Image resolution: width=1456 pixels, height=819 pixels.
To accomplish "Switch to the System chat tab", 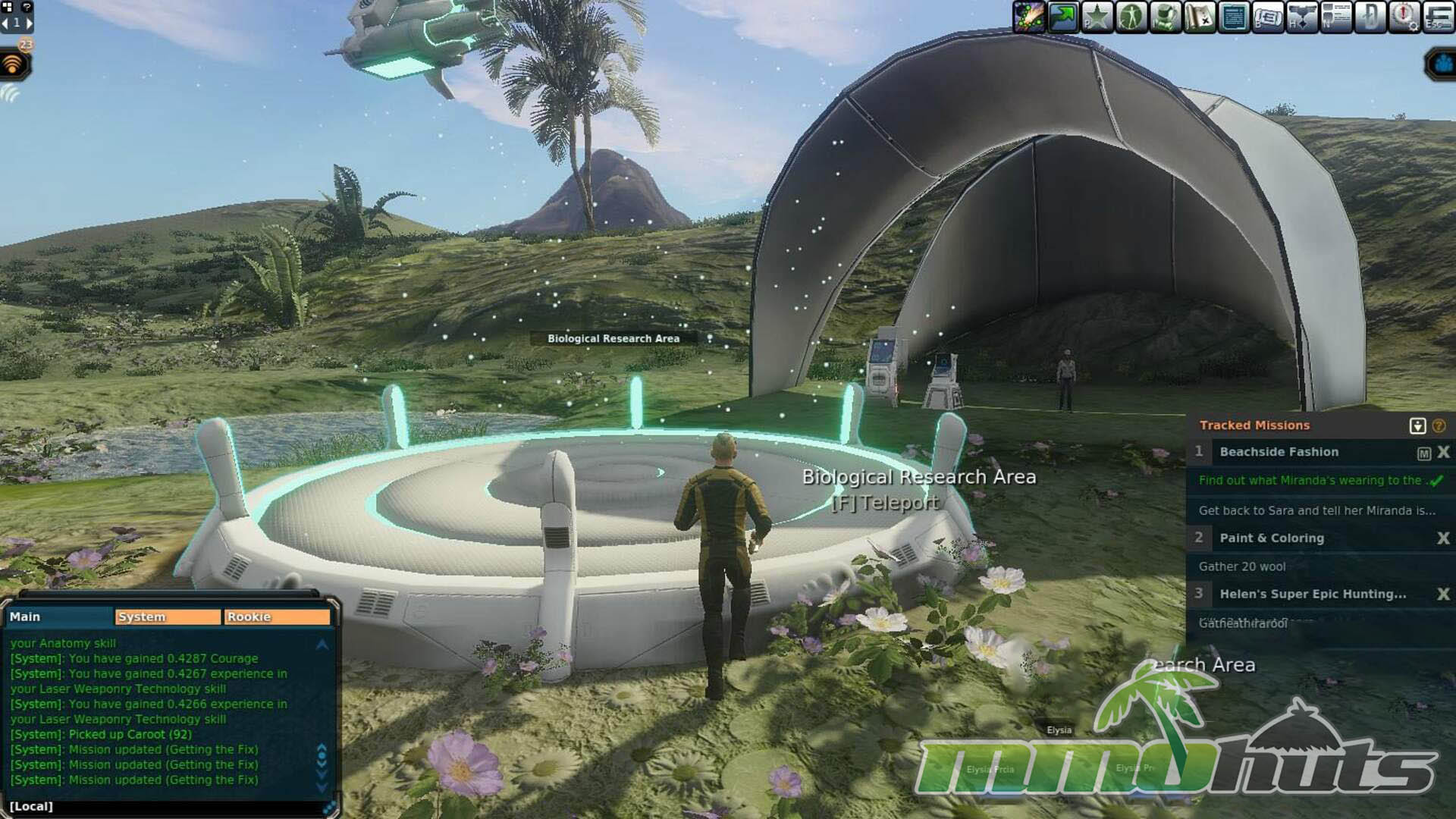I will (168, 617).
